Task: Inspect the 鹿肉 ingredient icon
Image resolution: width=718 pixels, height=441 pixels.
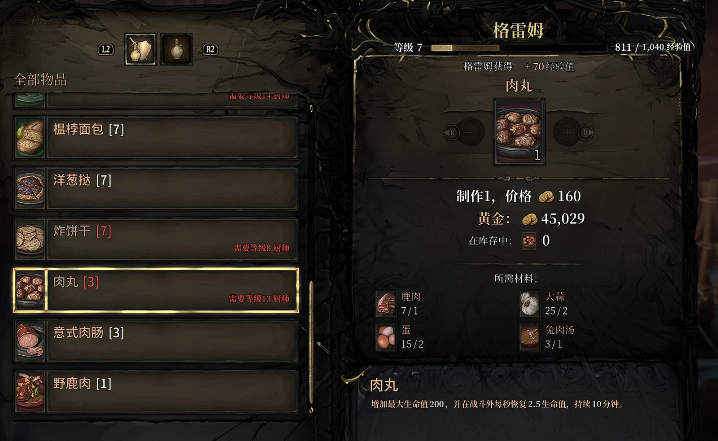Action: (x=386, y=303)
